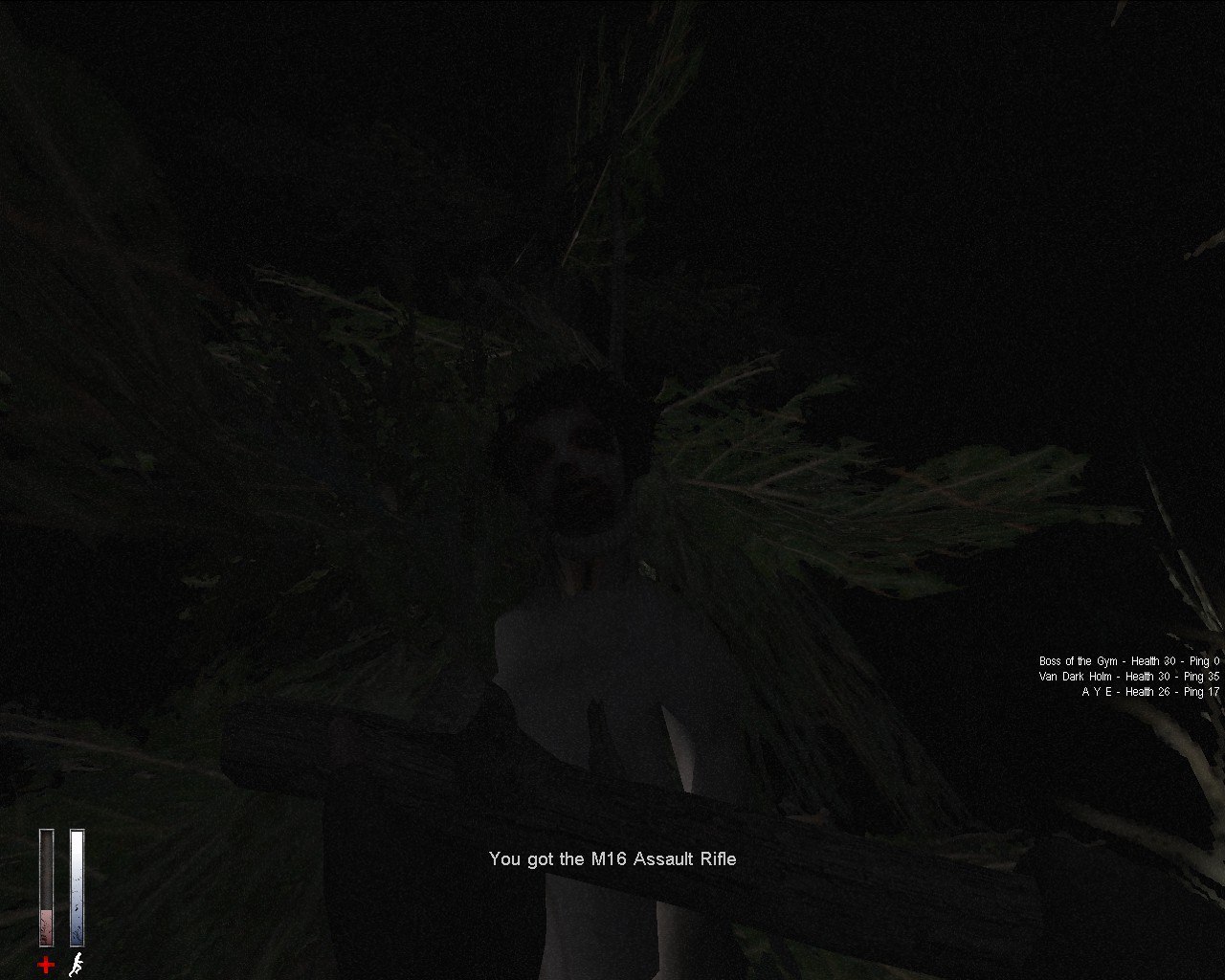
Task: Select the running figure stamina icon
Action: click(75, 965)
